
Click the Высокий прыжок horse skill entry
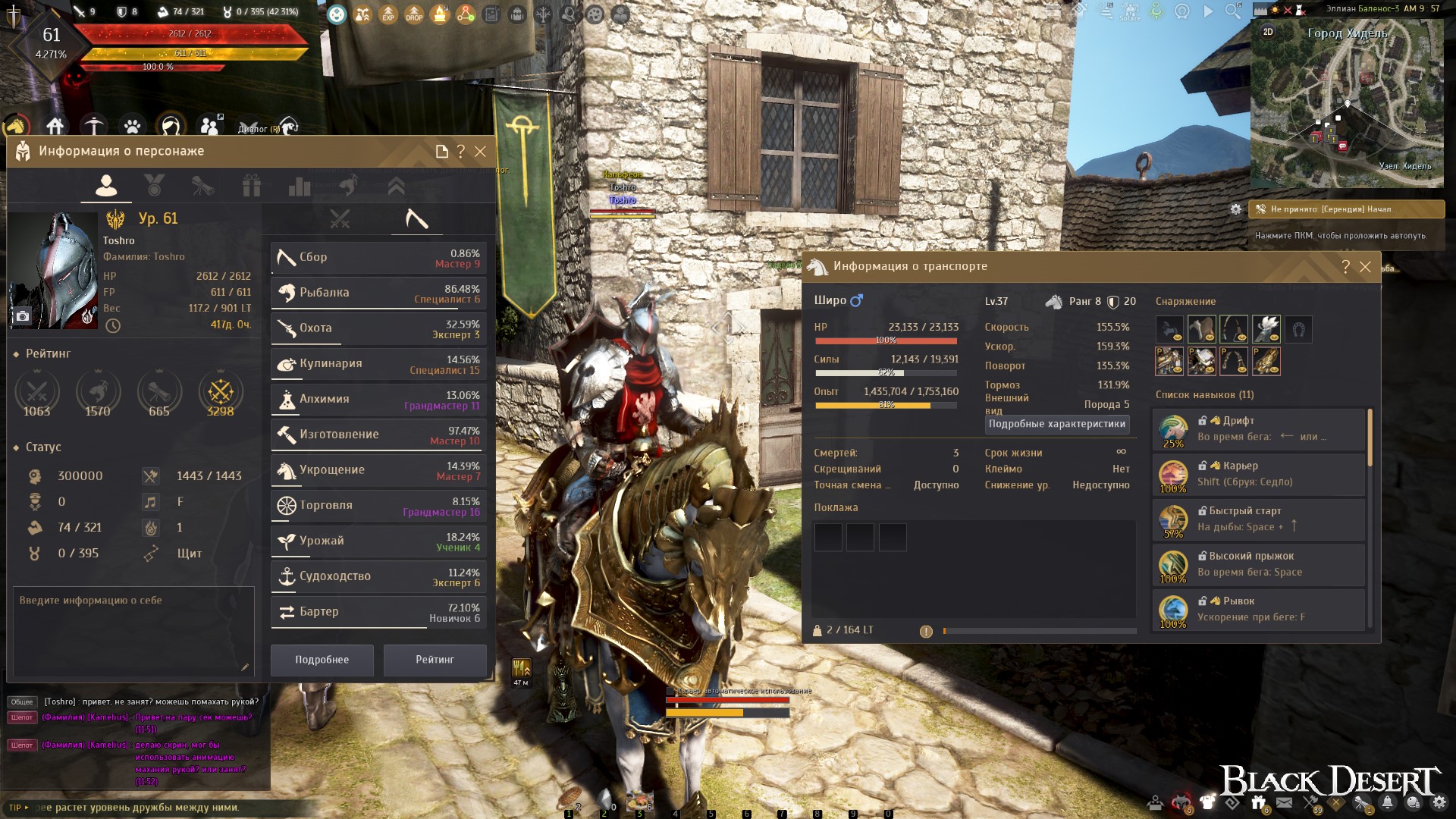[x=1259, y=564]
